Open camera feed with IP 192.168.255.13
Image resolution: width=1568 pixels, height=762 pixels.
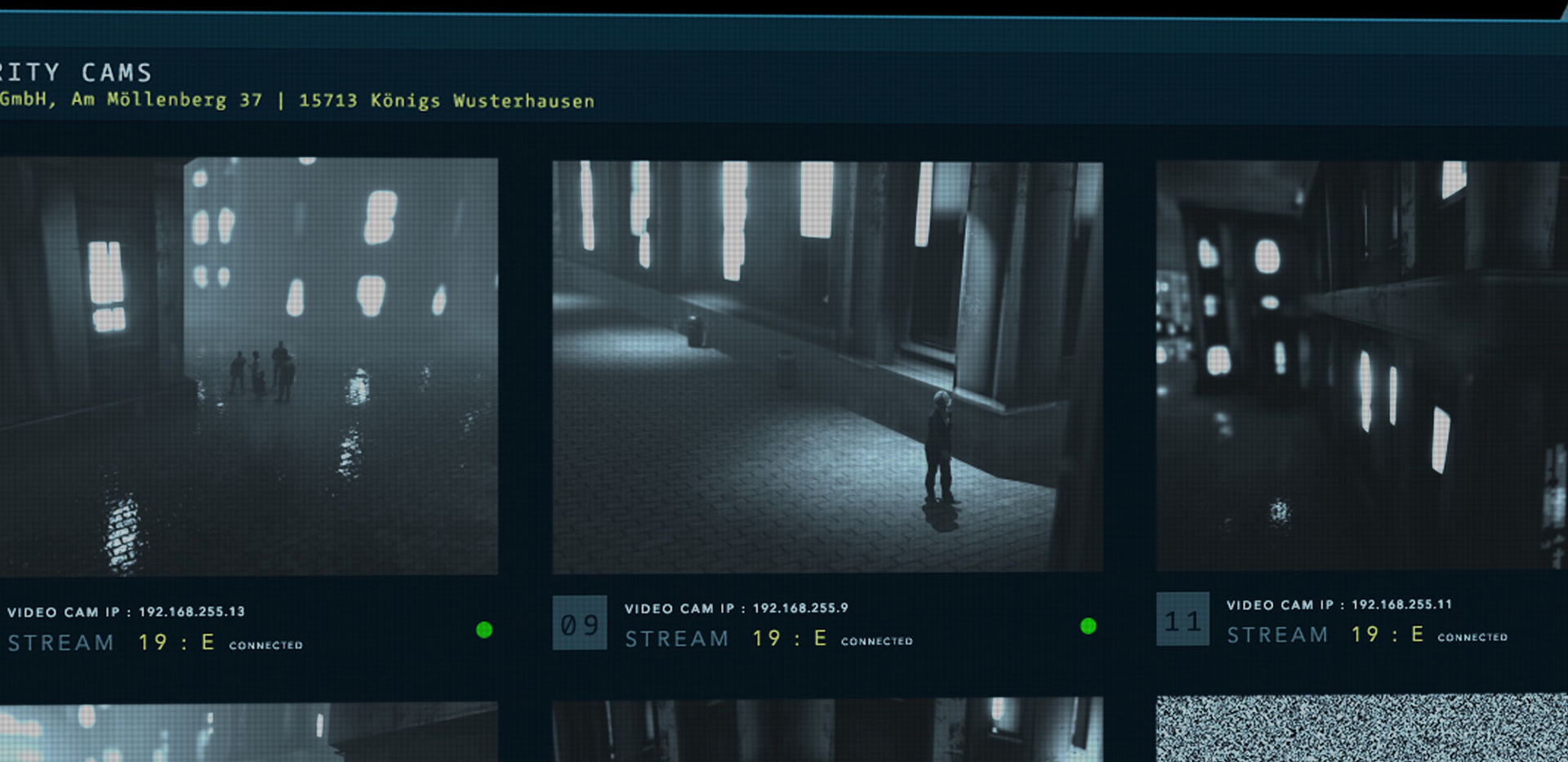pyautogui.click(x=248, y=366)
